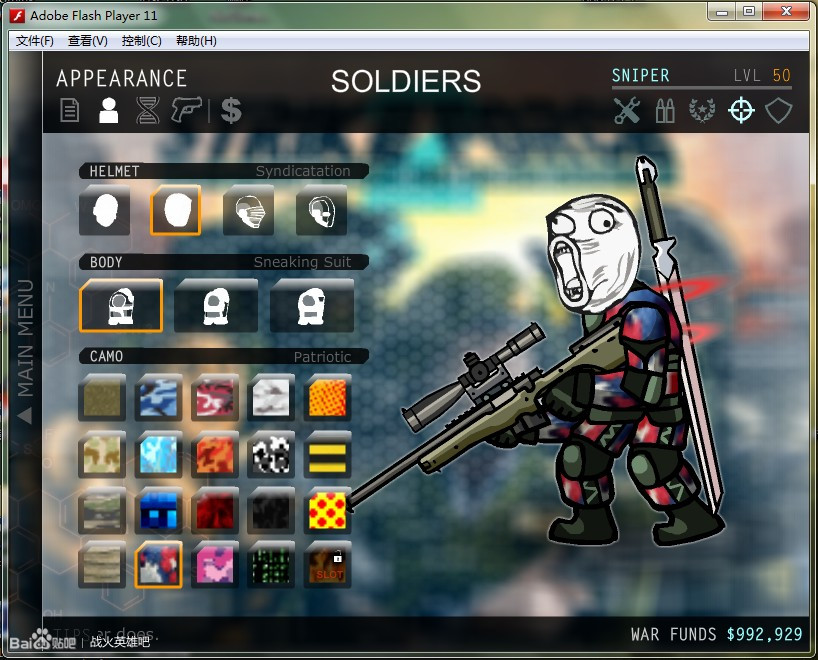Close the Adobe Flash Player window
The width and height of the screenshot is (818, 660).
pyautogui.click(x=787, y=11)
